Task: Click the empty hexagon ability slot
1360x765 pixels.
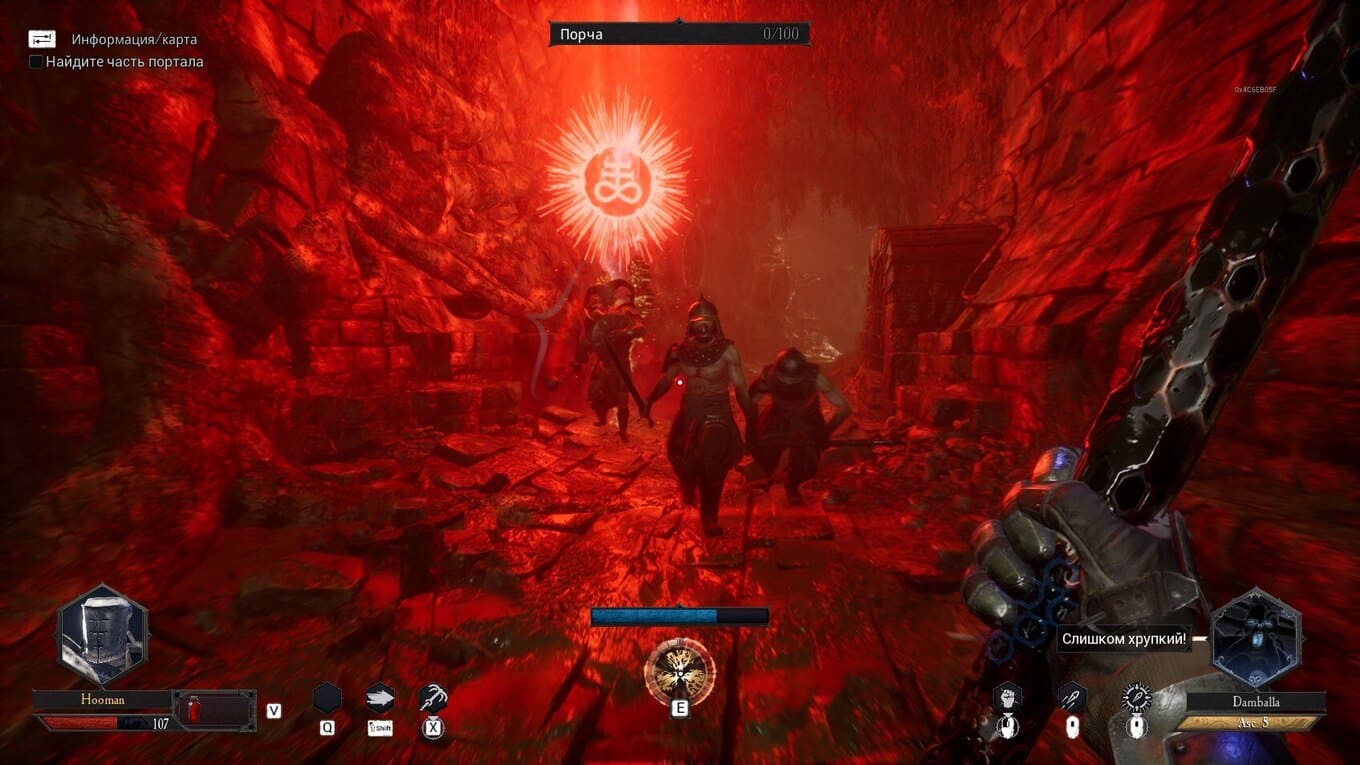Action: click(x=327, y=697)
